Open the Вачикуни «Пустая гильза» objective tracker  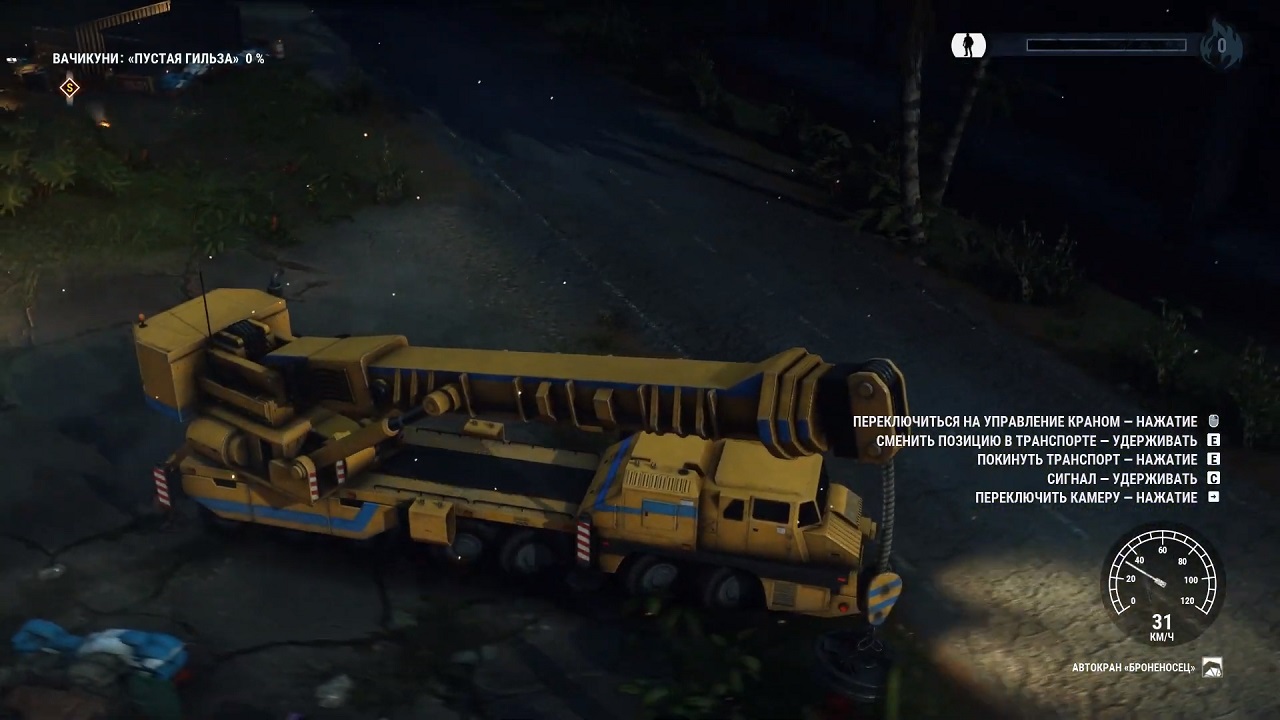tap(158, 59)
